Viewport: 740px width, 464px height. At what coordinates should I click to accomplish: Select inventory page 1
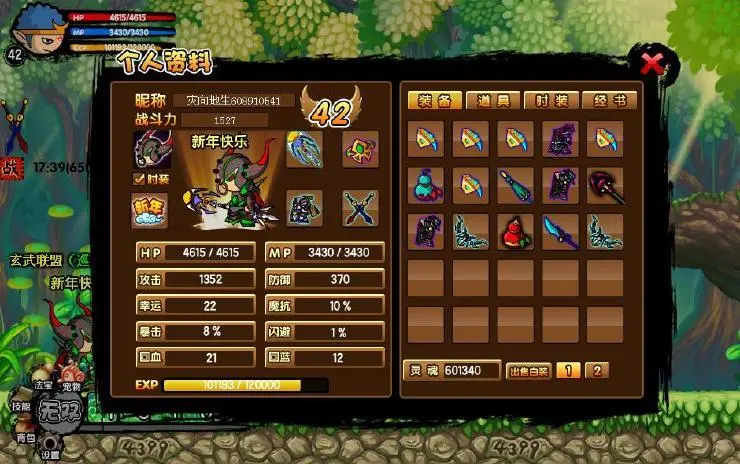tap(567, 371)
